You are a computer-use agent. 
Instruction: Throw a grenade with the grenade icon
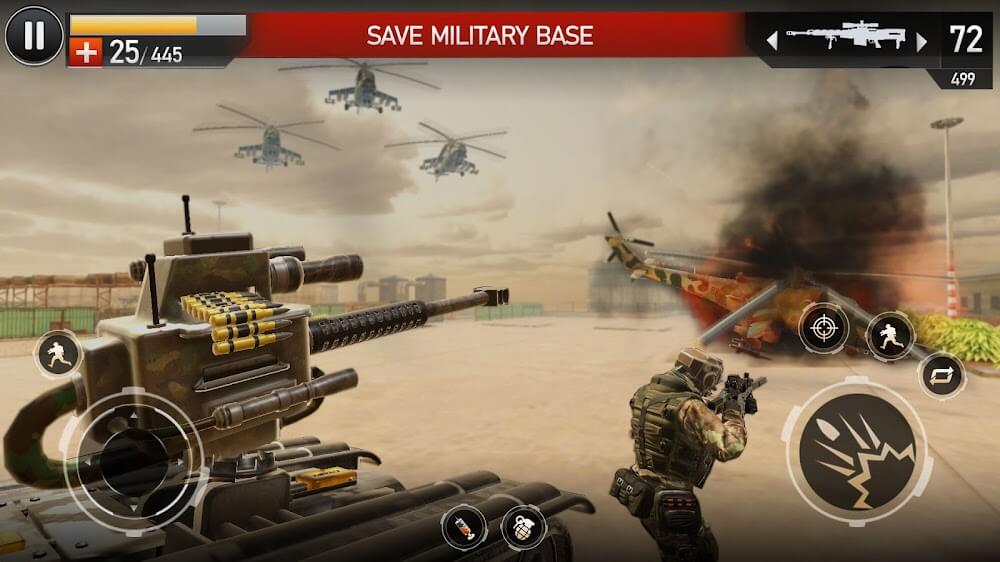[x=523, y=525]
